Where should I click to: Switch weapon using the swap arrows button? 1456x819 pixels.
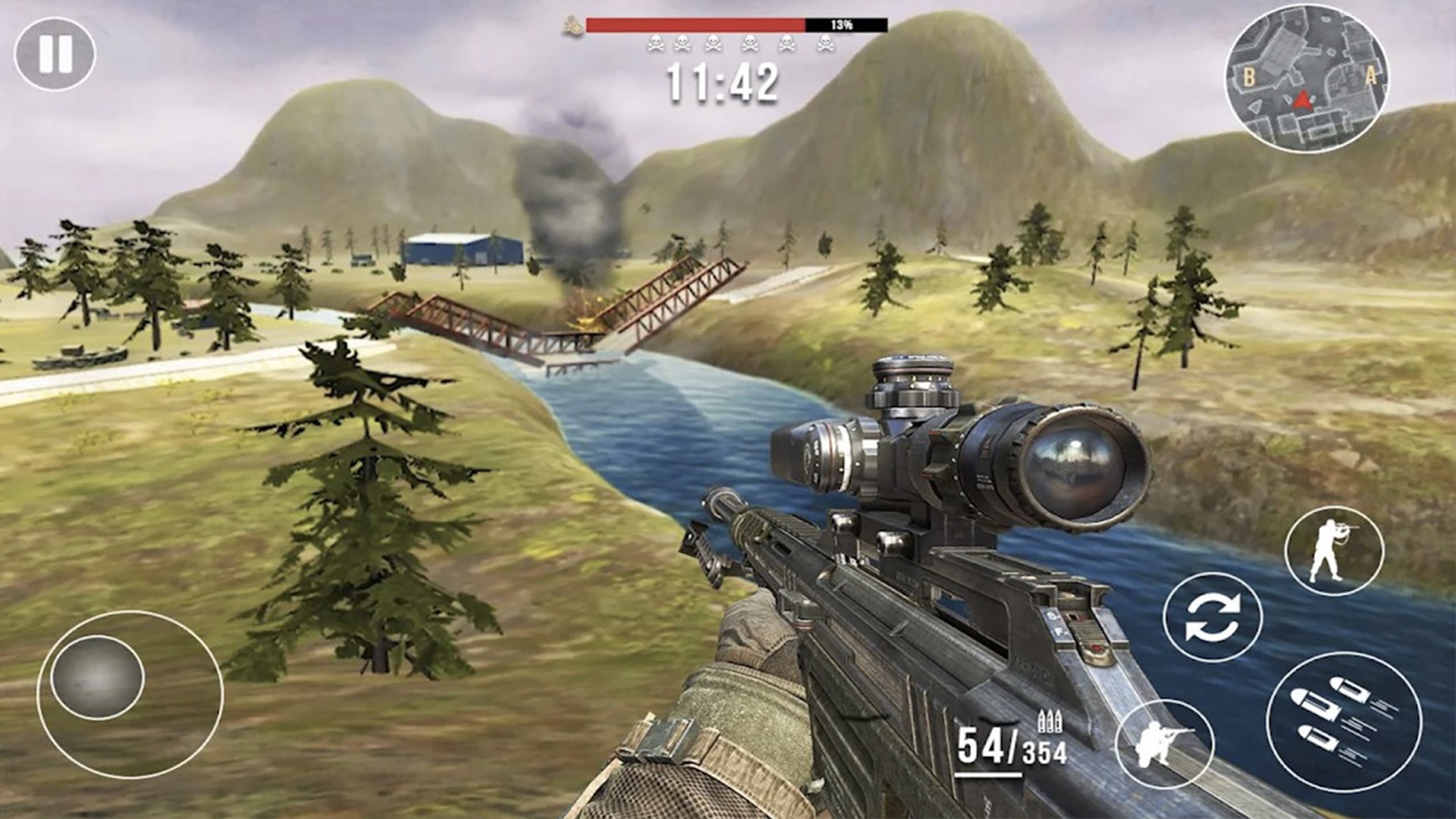point(1212,617)
